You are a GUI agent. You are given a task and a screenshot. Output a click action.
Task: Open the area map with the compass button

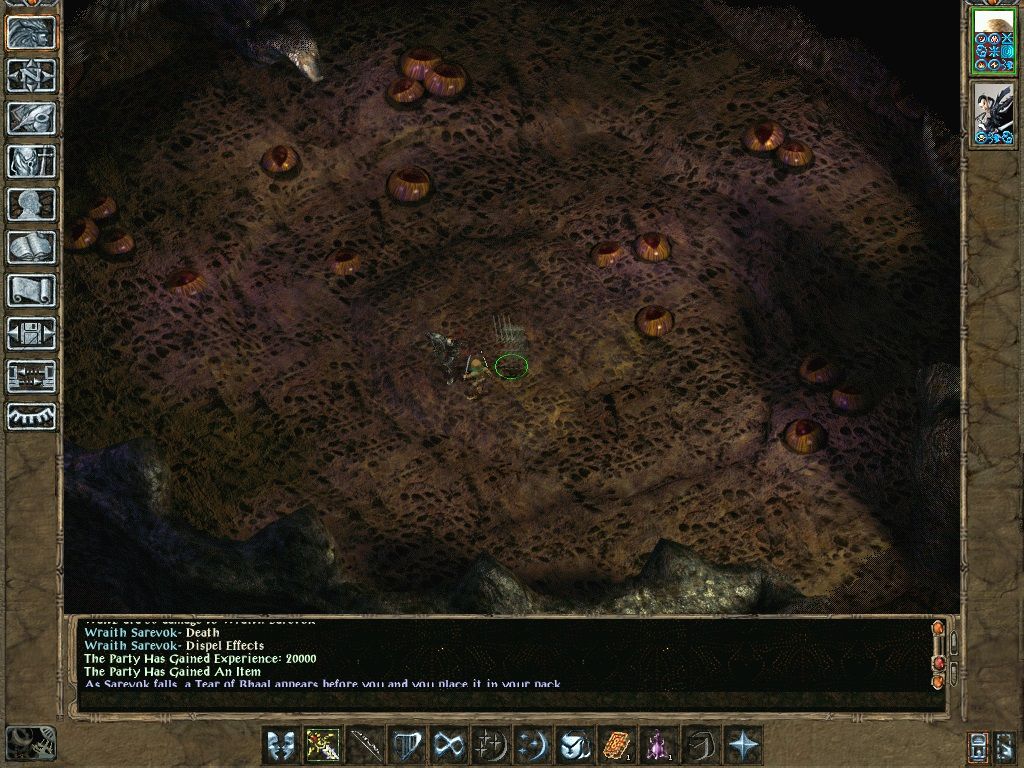[31, 75]
